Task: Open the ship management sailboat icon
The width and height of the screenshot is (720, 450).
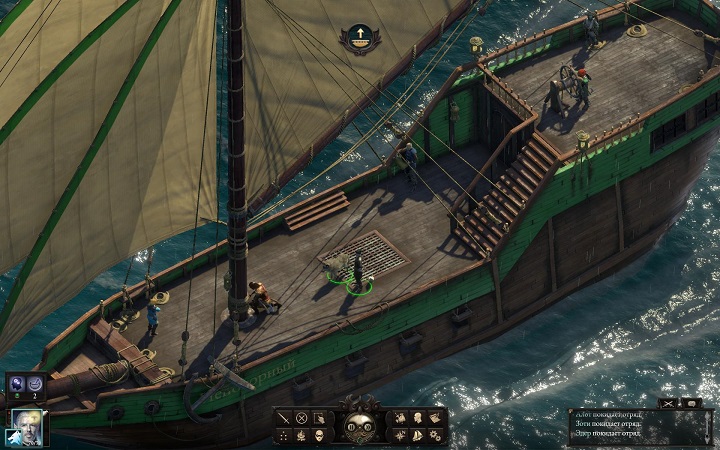Action: (x=417, y=435)
